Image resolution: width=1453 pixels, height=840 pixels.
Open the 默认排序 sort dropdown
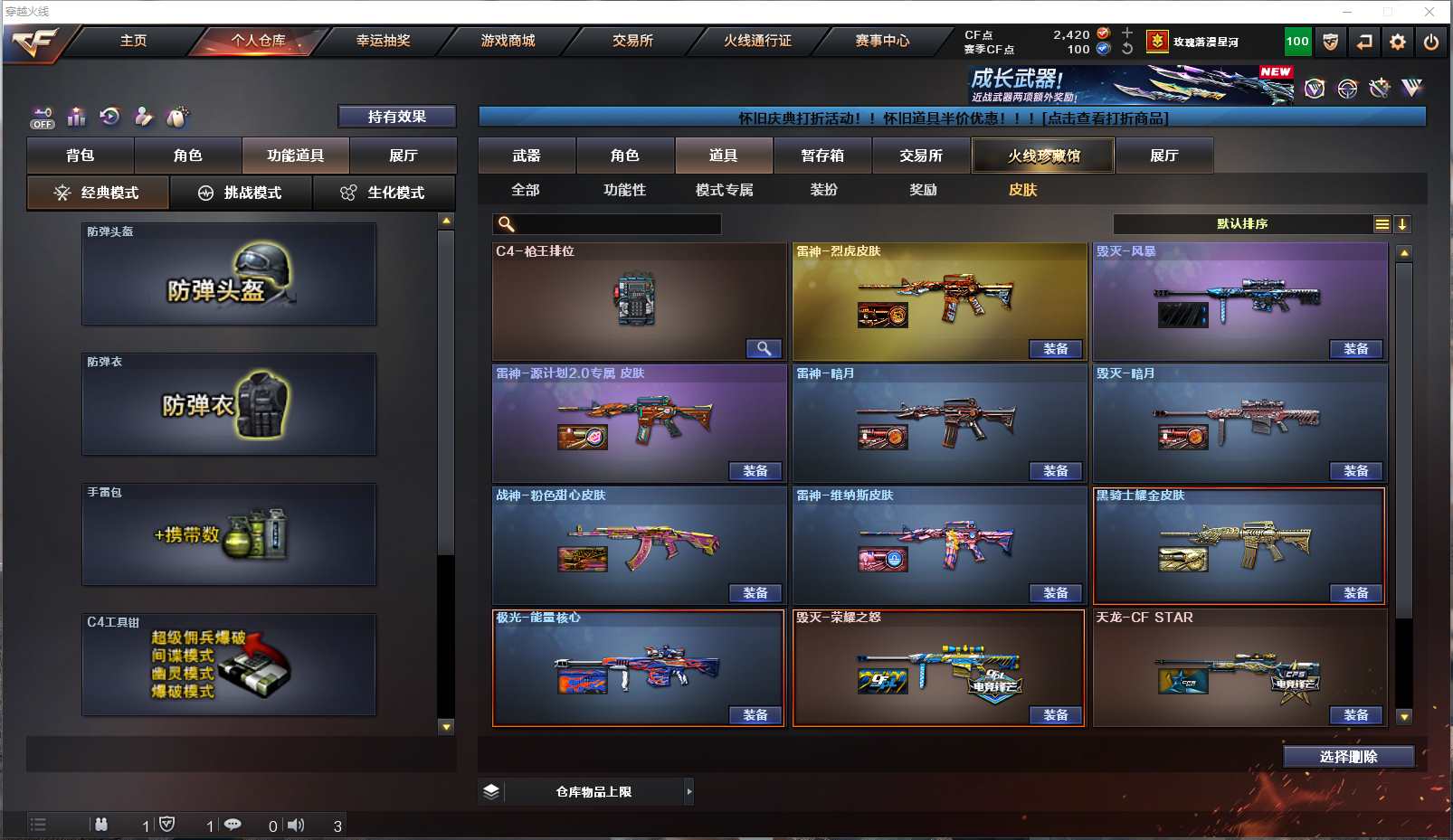pos(1243,224)
